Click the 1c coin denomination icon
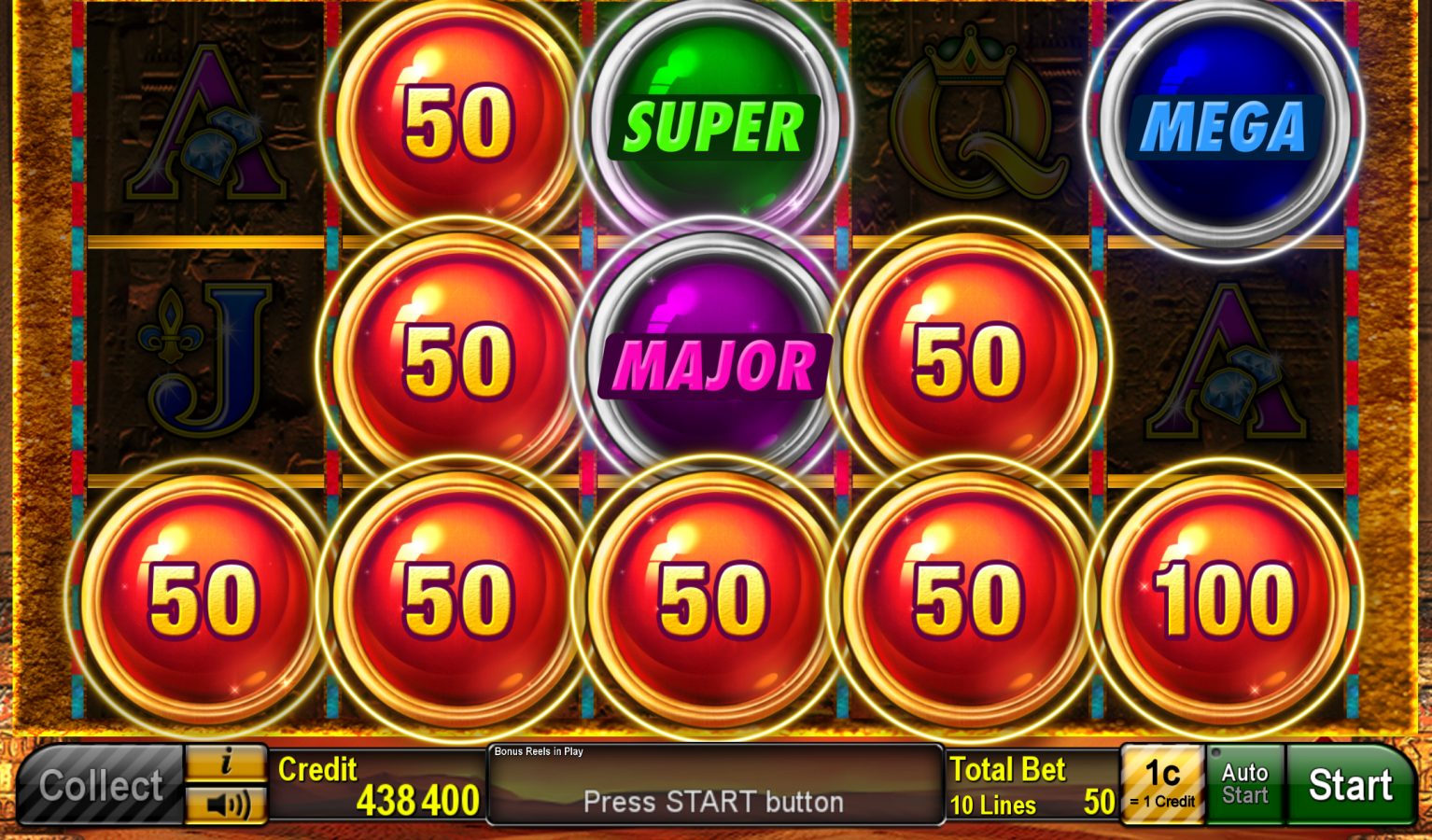The image size is (1432, 840). click(1162, 784)
